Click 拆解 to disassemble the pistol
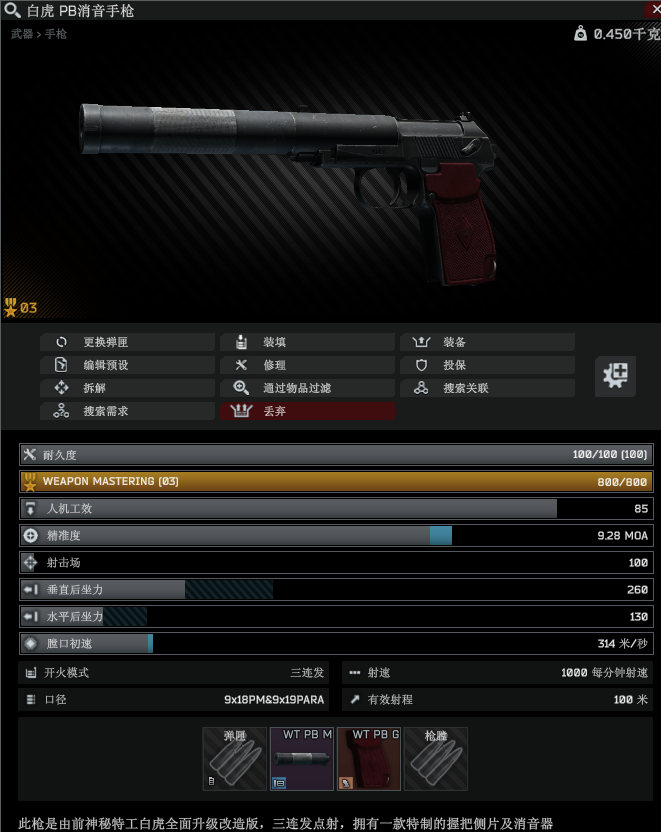 [x=127, y=388]
